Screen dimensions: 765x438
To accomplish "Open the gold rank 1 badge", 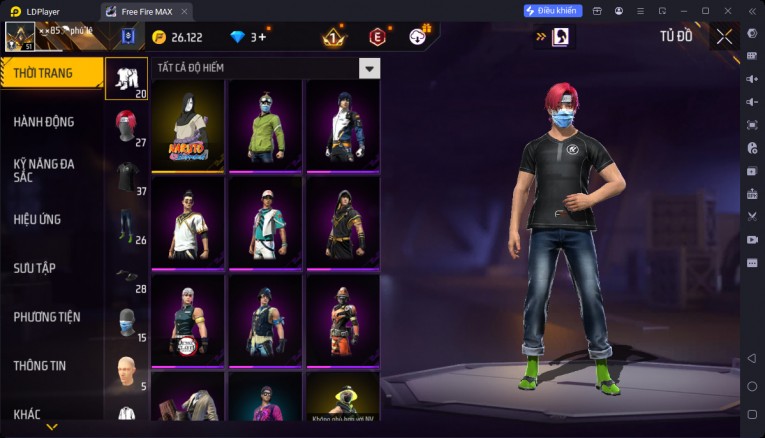I will point(333,37).
